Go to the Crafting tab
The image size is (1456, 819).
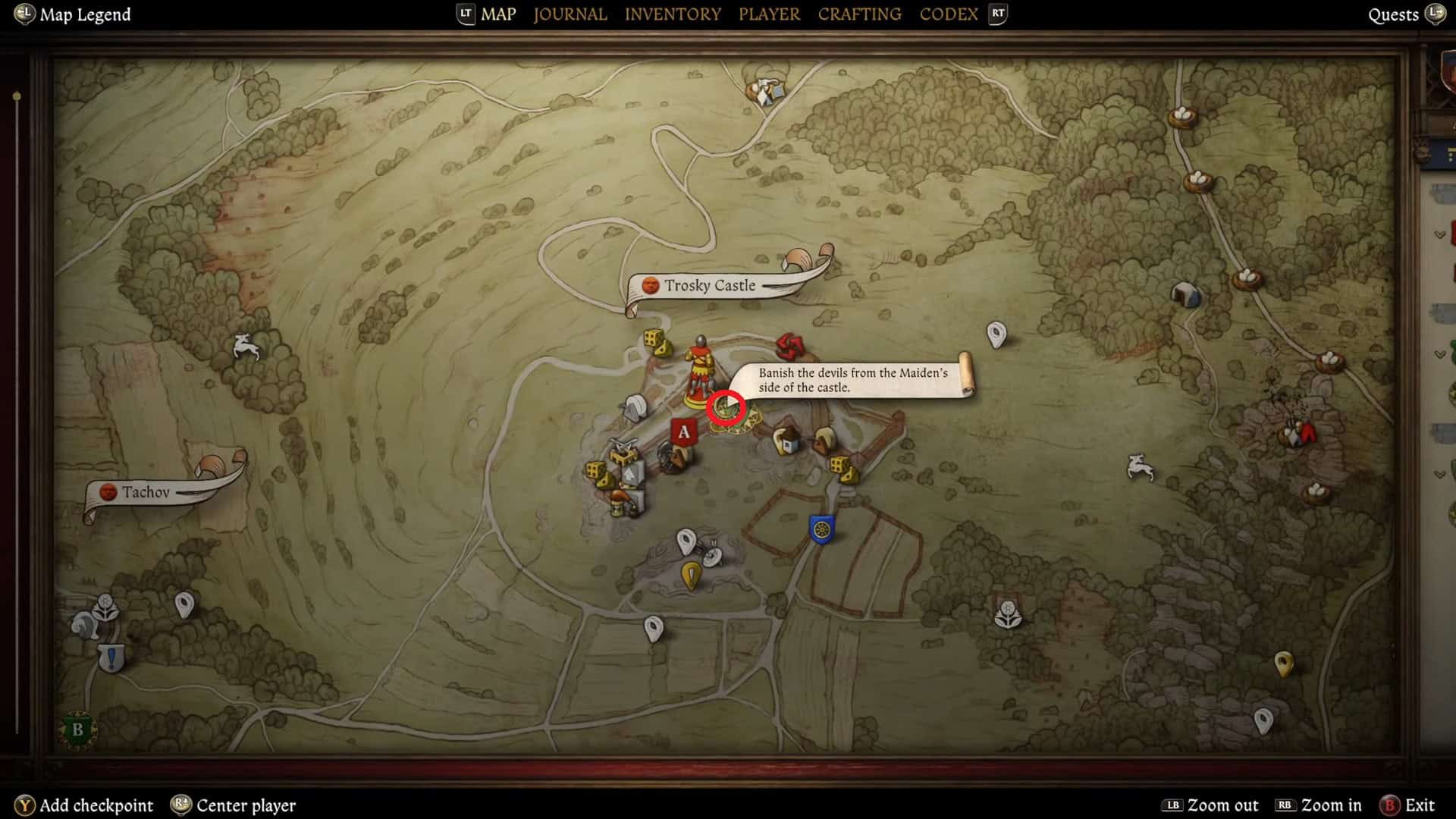[859, 14]
